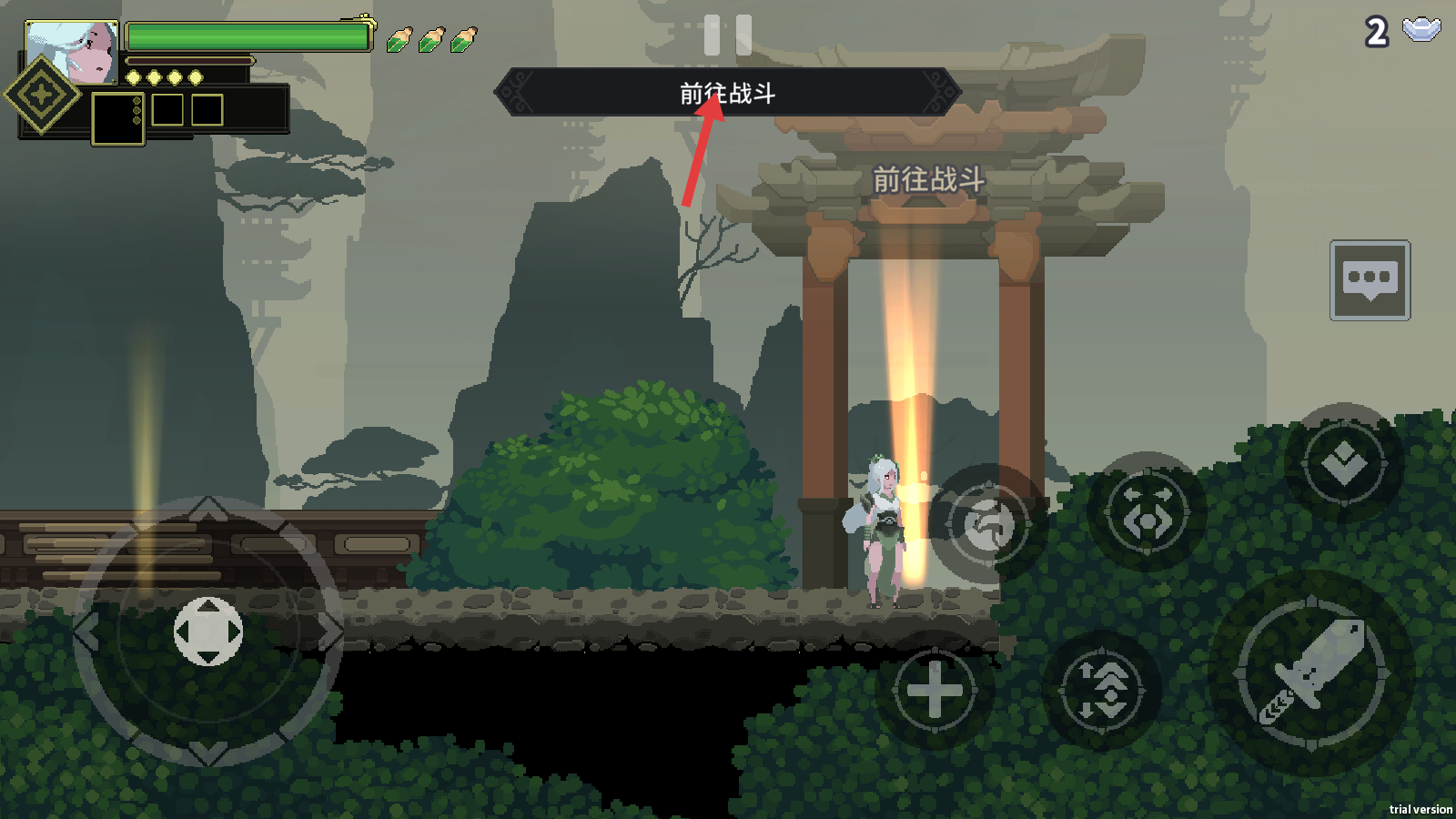
Task: Use the beast-face skill button
Action: pos(1147,512)
